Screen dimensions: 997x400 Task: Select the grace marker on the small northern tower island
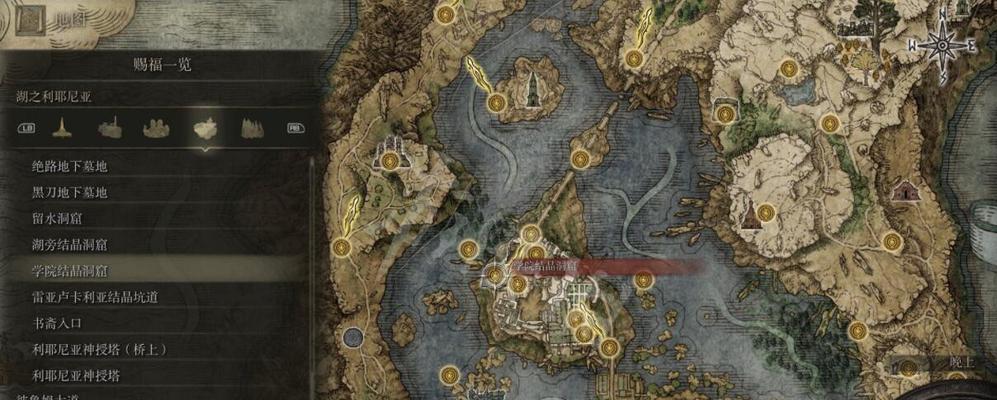(x=496, y=102)
